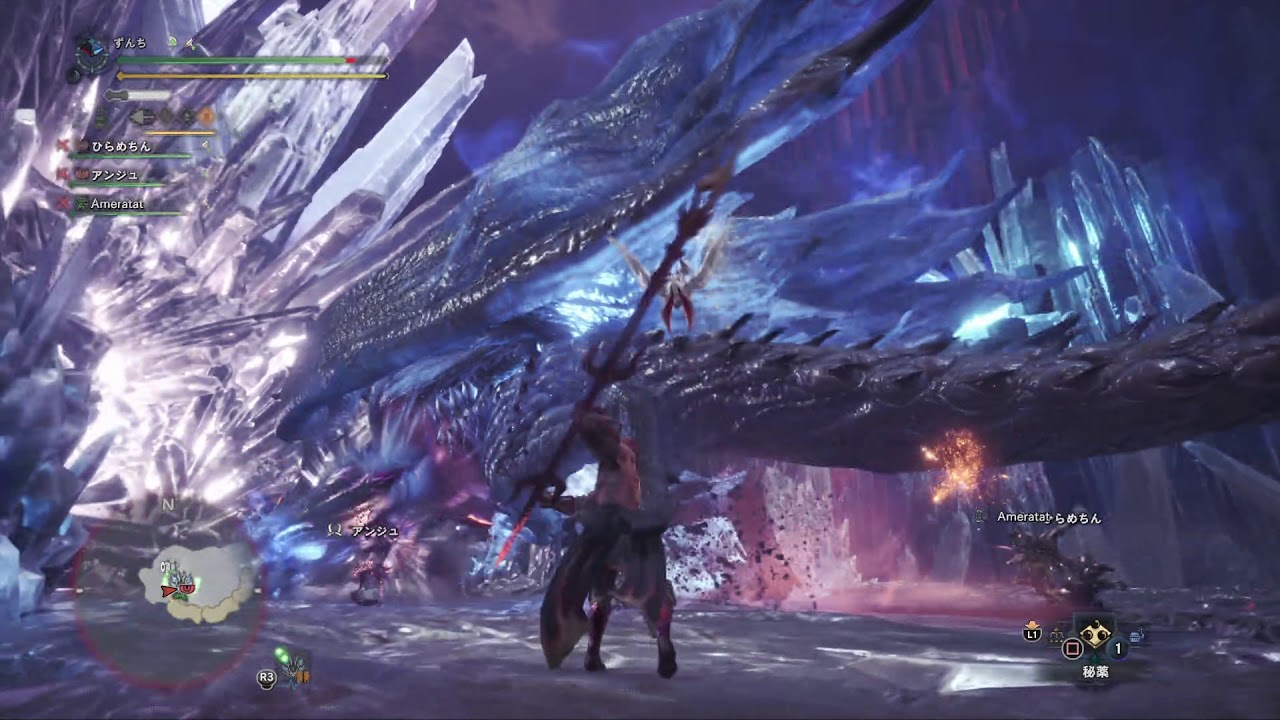This screenshot has height=720, width=1280.
Task: Click the circular minimap
Action: tap(170, 600)
